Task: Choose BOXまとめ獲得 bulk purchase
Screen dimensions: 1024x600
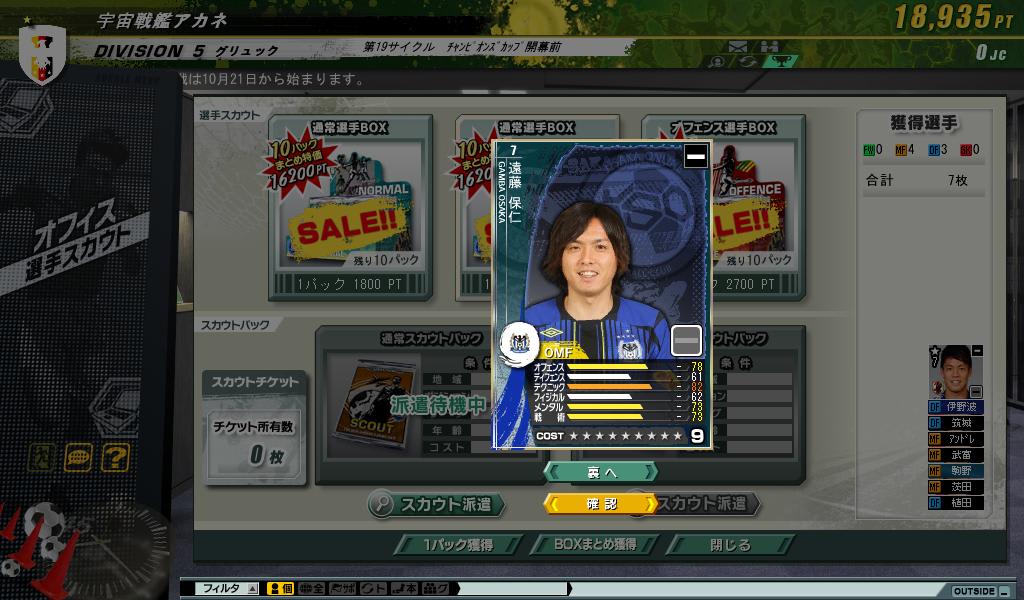Action: (x=594, y=545)
